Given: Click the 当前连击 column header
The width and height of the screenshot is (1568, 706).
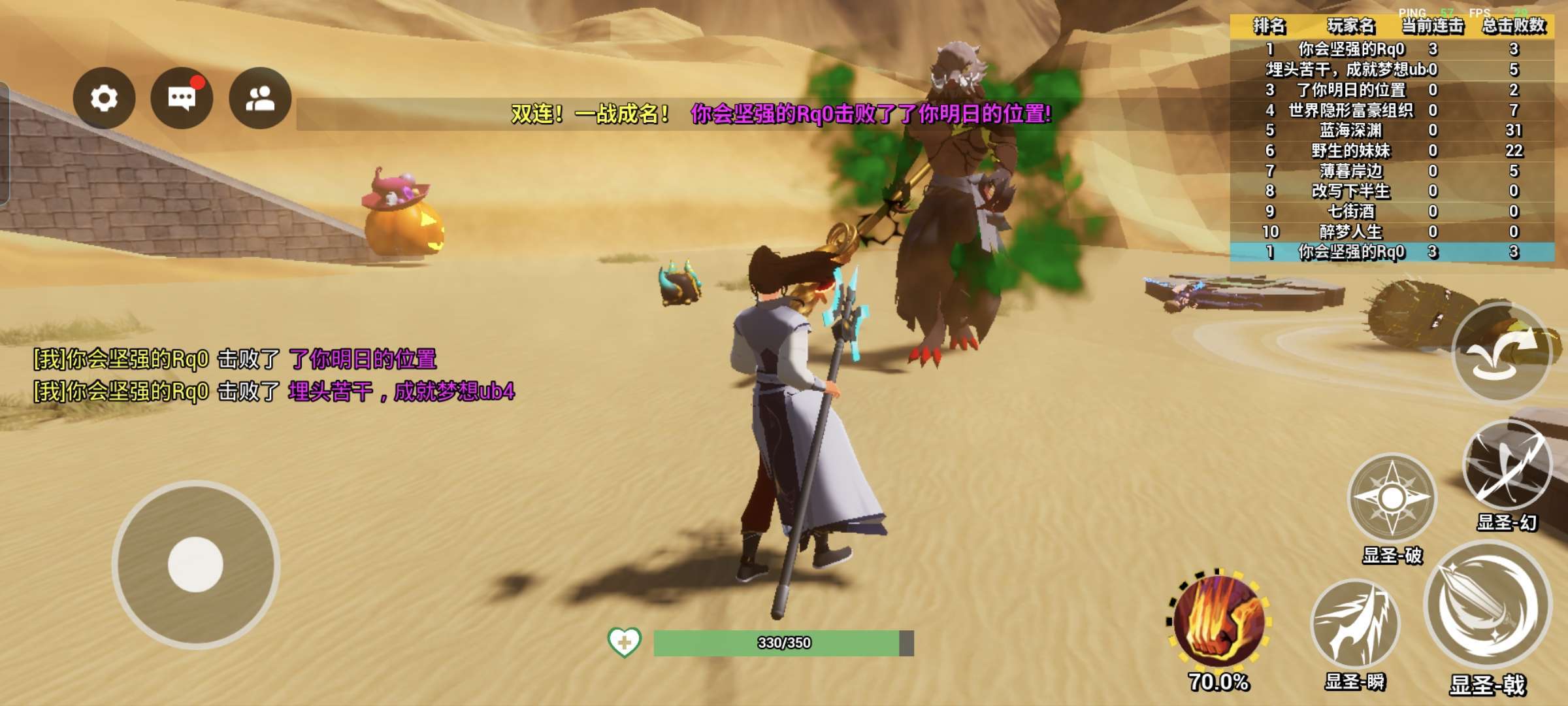Looking at the screenshot, I should coord(1432,26).
